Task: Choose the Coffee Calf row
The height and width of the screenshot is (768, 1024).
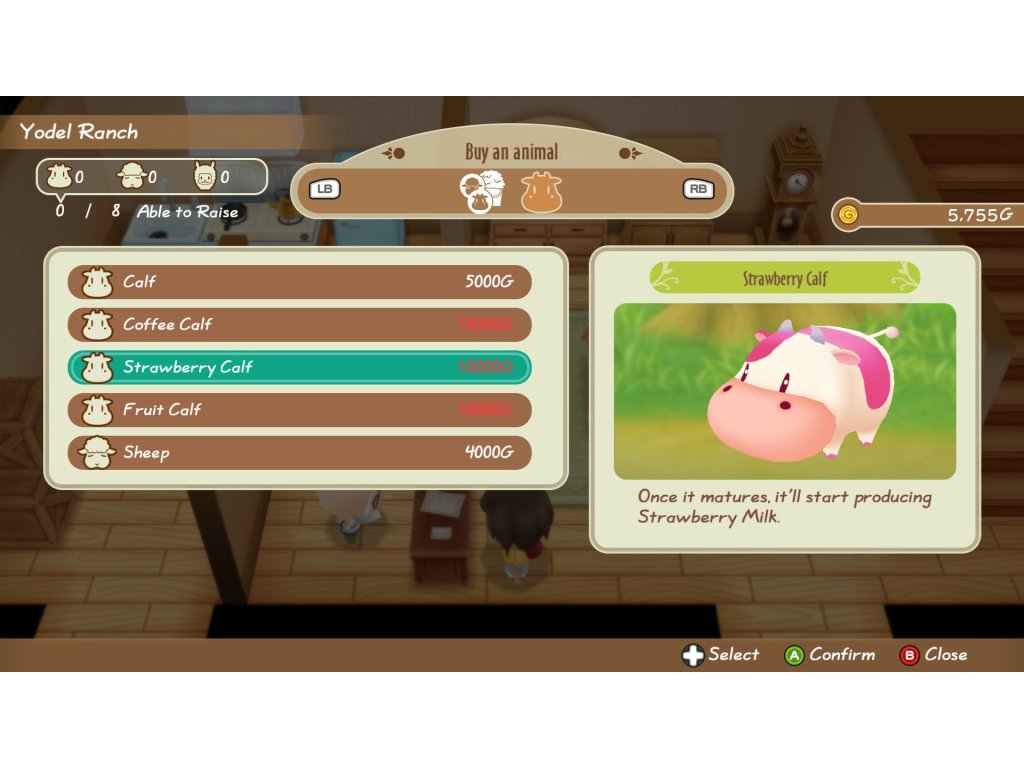Action: 299,325
